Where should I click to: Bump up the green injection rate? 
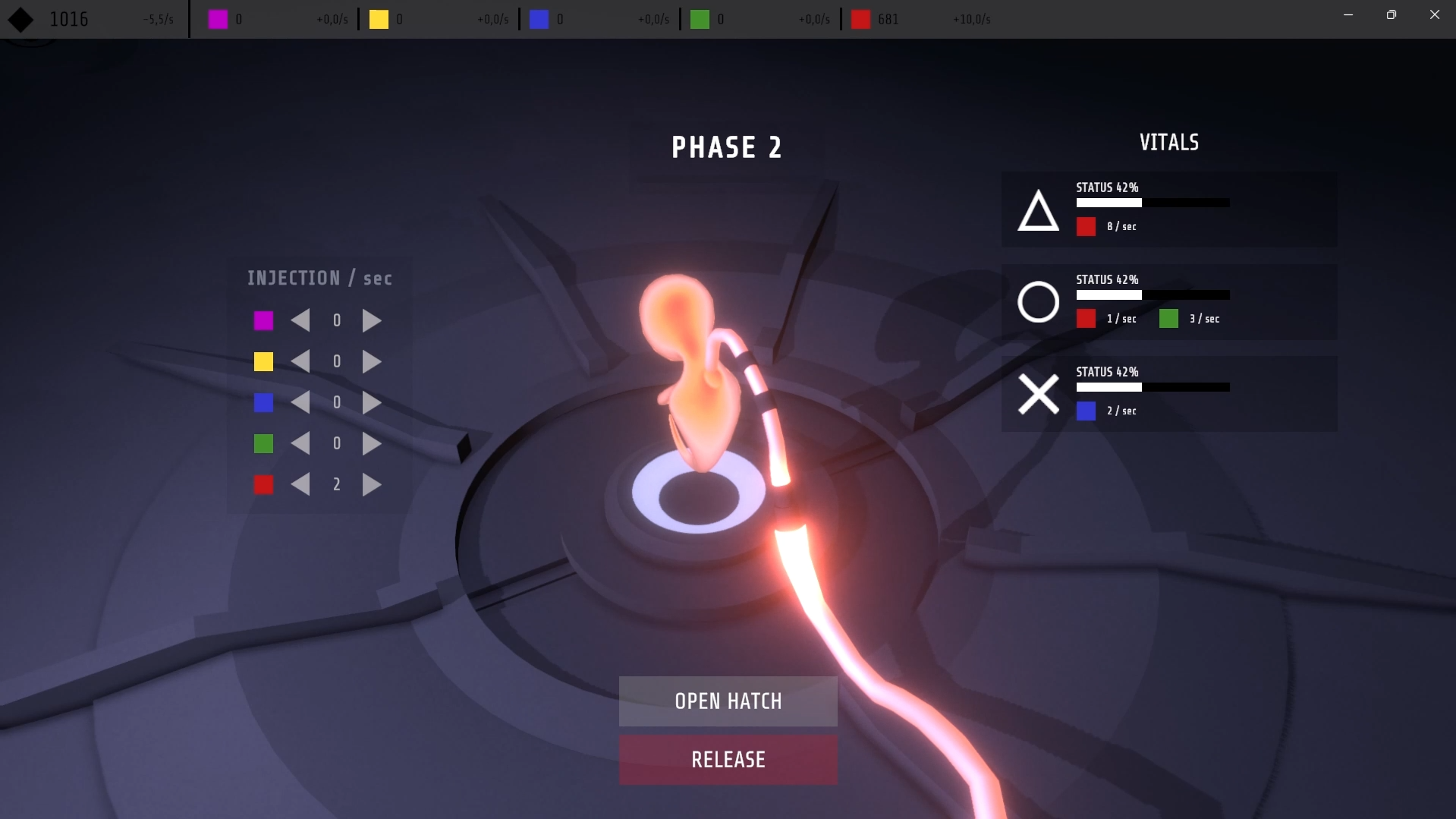pos(372,444)
